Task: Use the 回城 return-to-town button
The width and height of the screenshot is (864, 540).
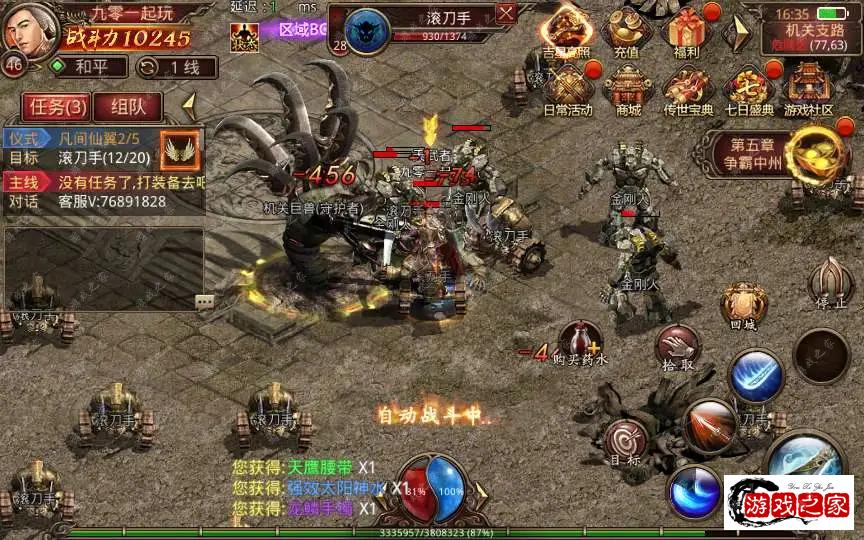Action: 744,305
